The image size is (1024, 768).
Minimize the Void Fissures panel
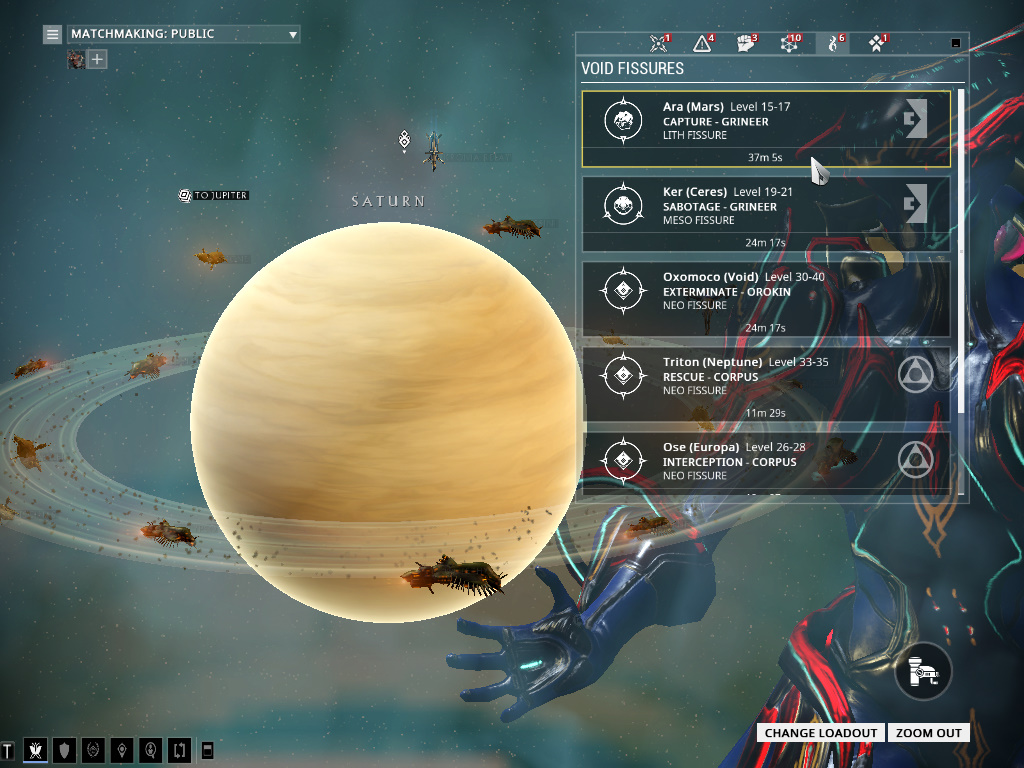point(955,43)
